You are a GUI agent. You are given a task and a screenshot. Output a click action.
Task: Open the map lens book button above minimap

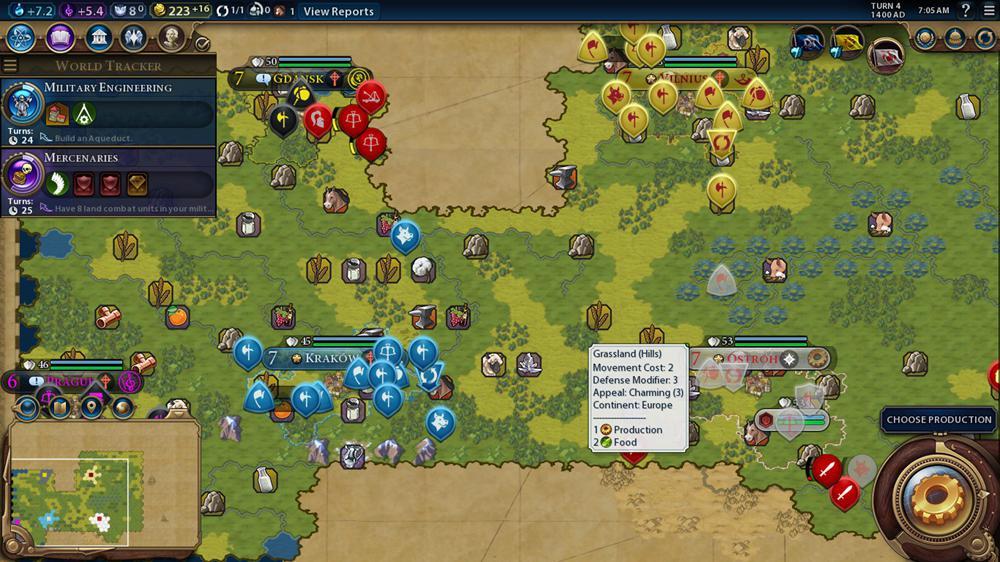tap(59, 407)
